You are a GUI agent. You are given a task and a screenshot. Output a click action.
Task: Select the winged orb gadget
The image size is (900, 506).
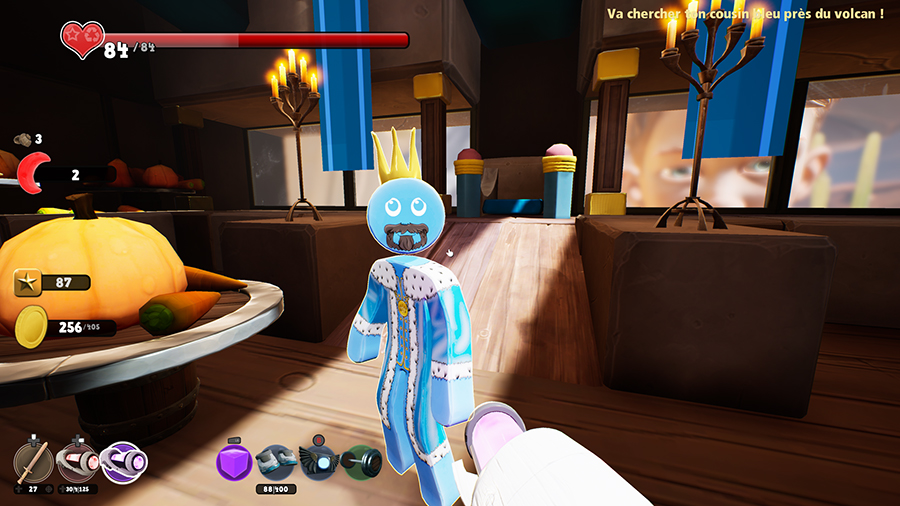319,463
